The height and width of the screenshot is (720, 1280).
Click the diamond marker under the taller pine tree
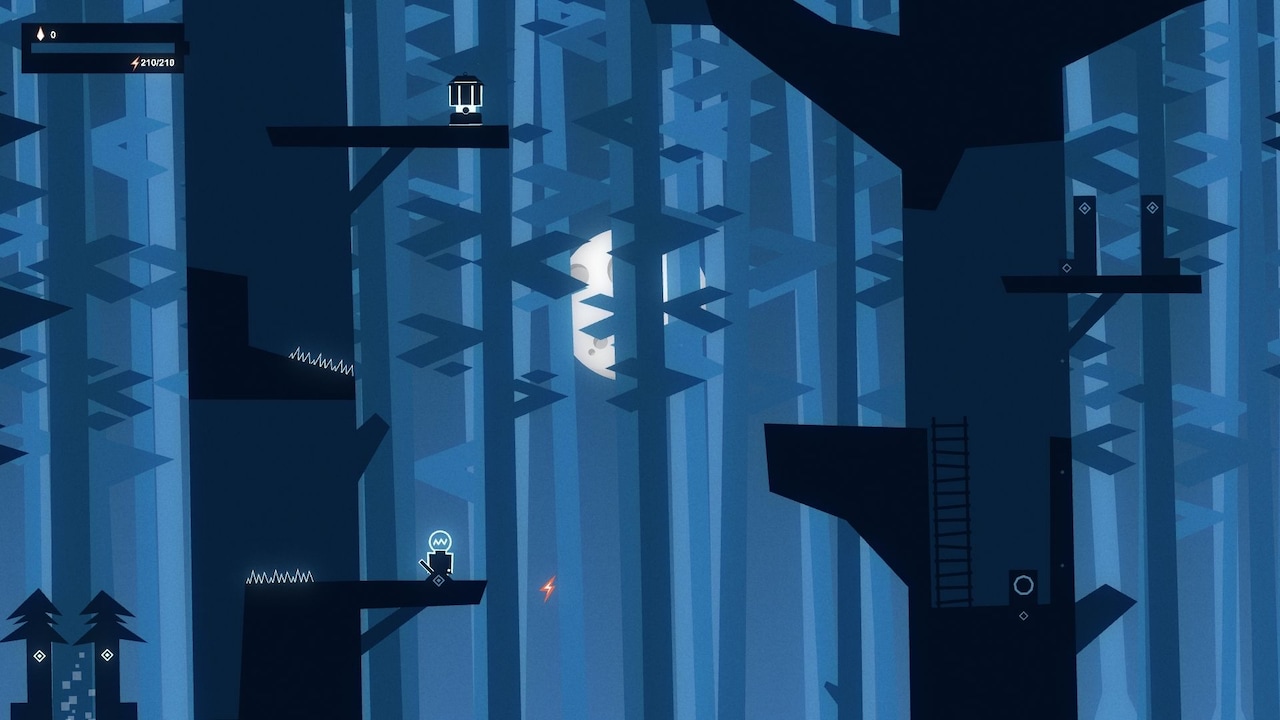point(107,654)
